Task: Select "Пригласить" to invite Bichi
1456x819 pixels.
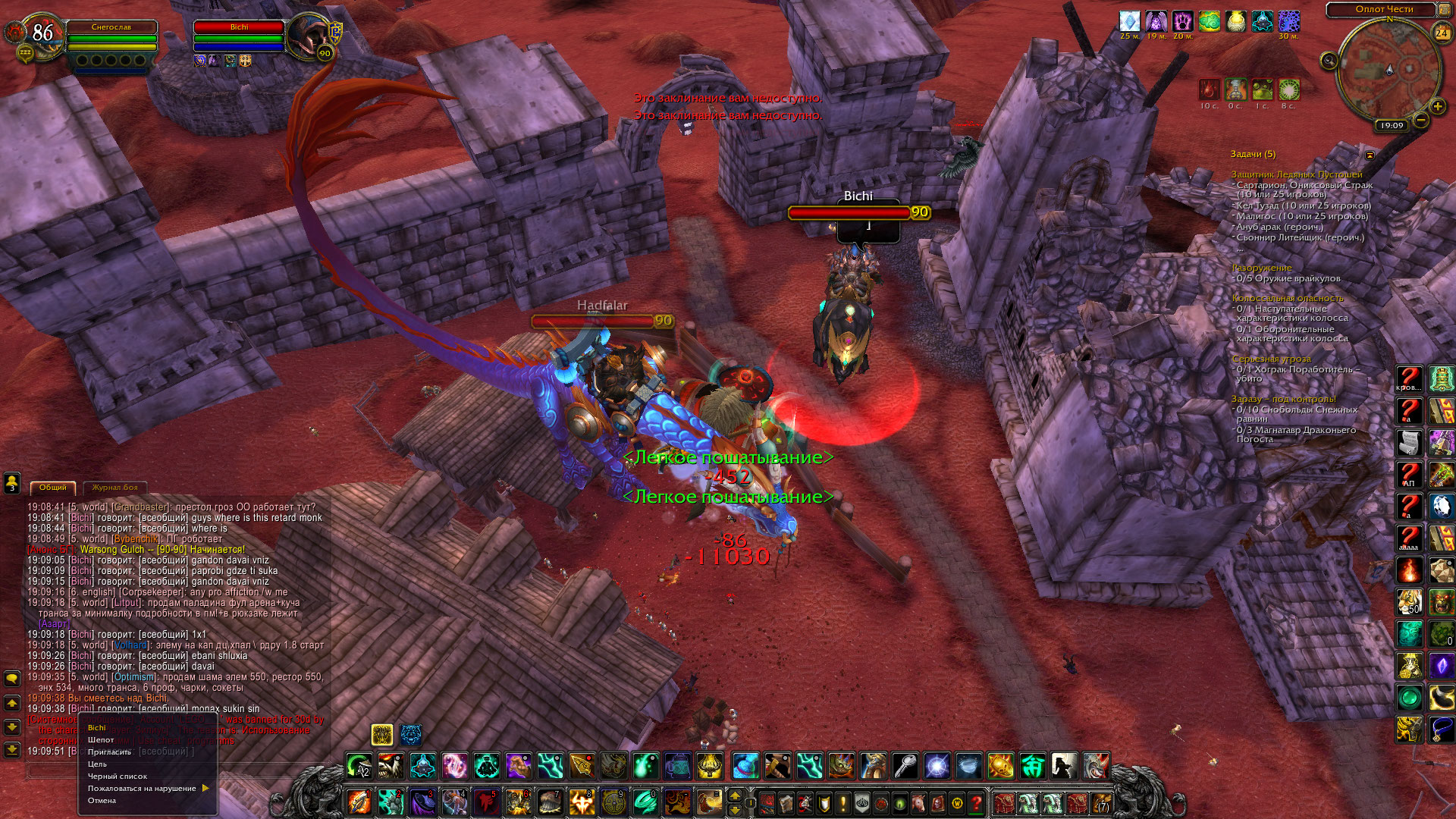Action: point(109,752)
